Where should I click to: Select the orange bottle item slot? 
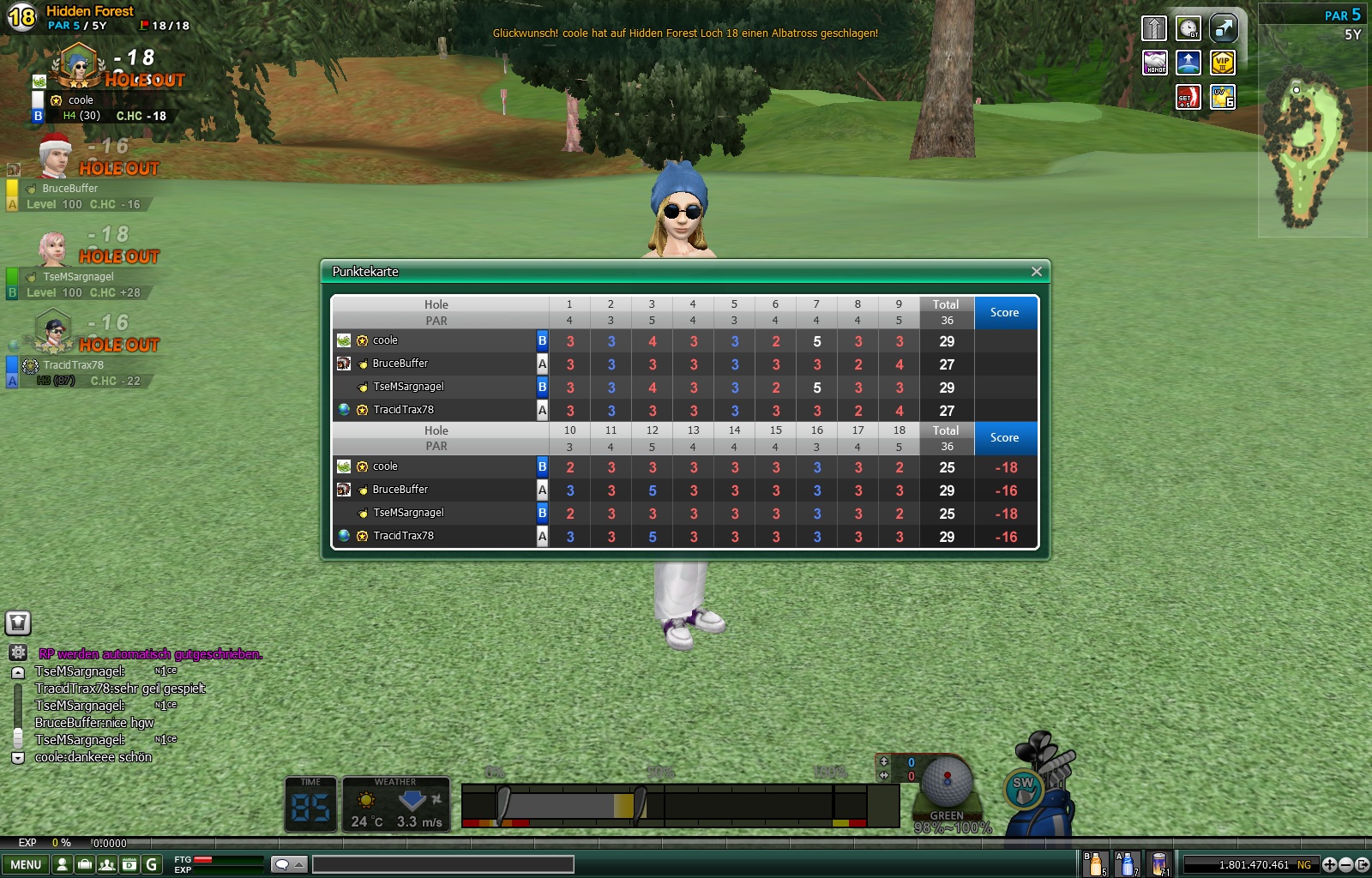(x=1095, y=864)
